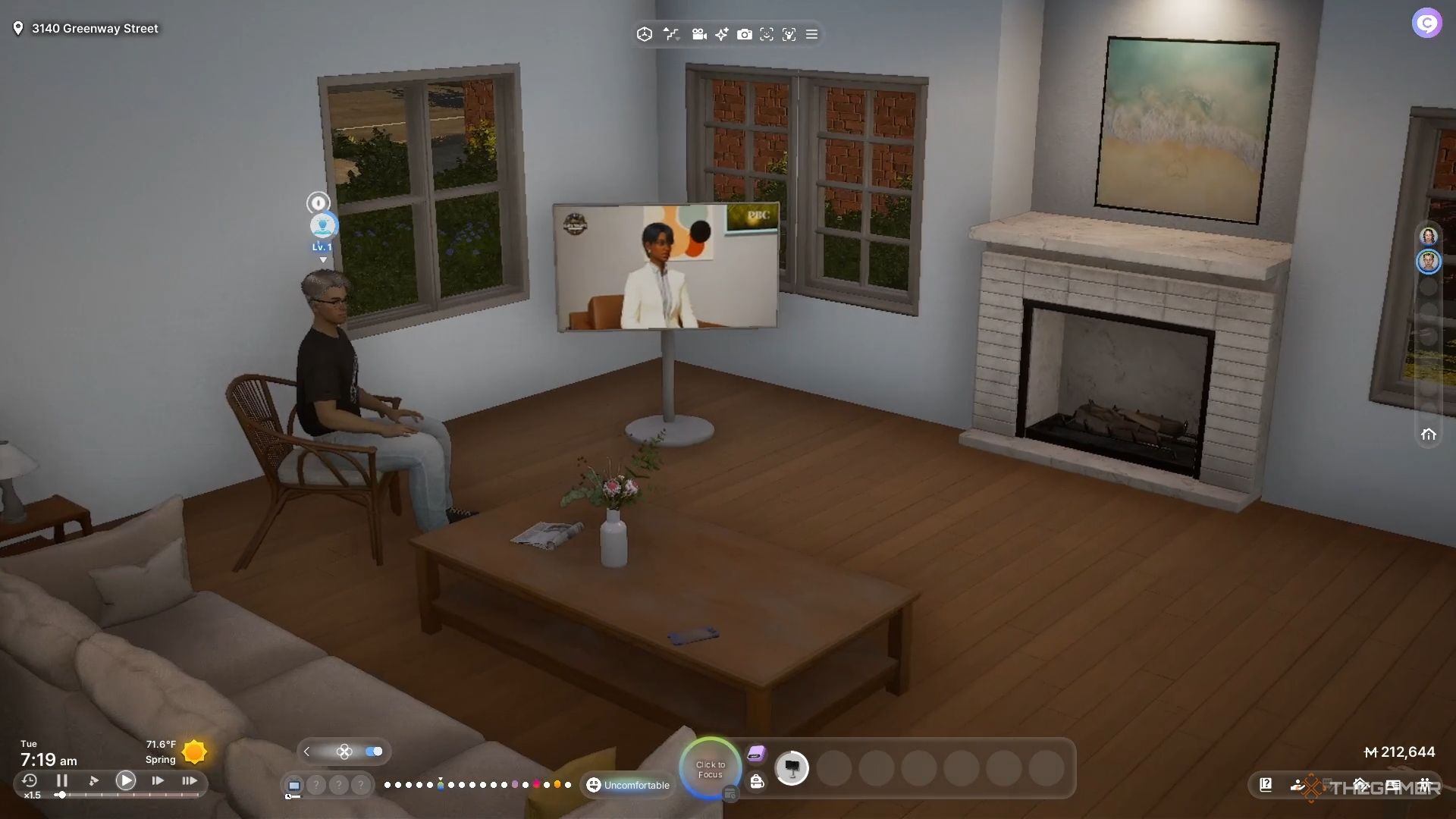Open the backpack inventory icon

click(757, 782)
